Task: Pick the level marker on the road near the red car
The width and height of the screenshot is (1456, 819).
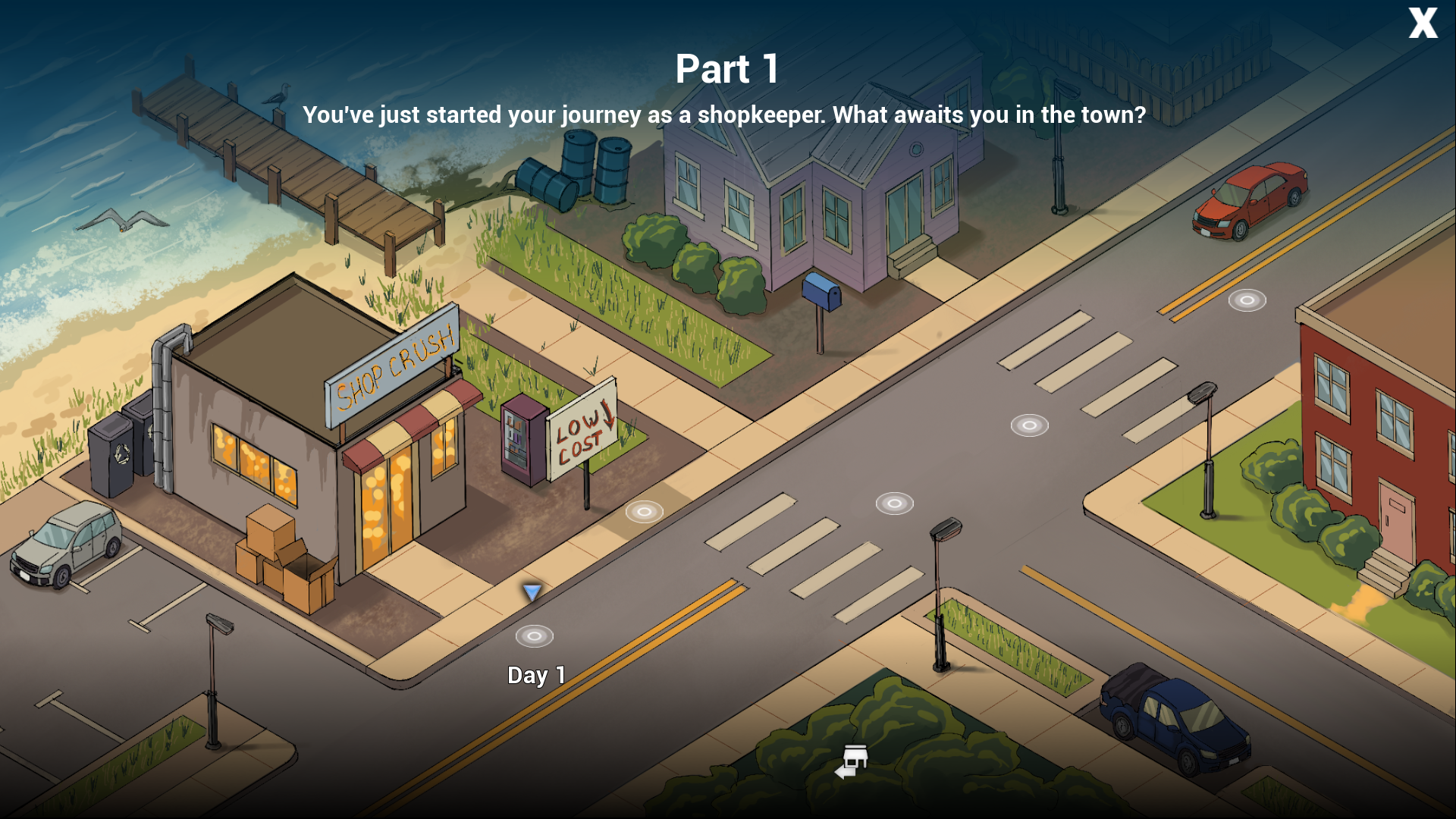Action: pyautogui.click(x=1247, y=300)
